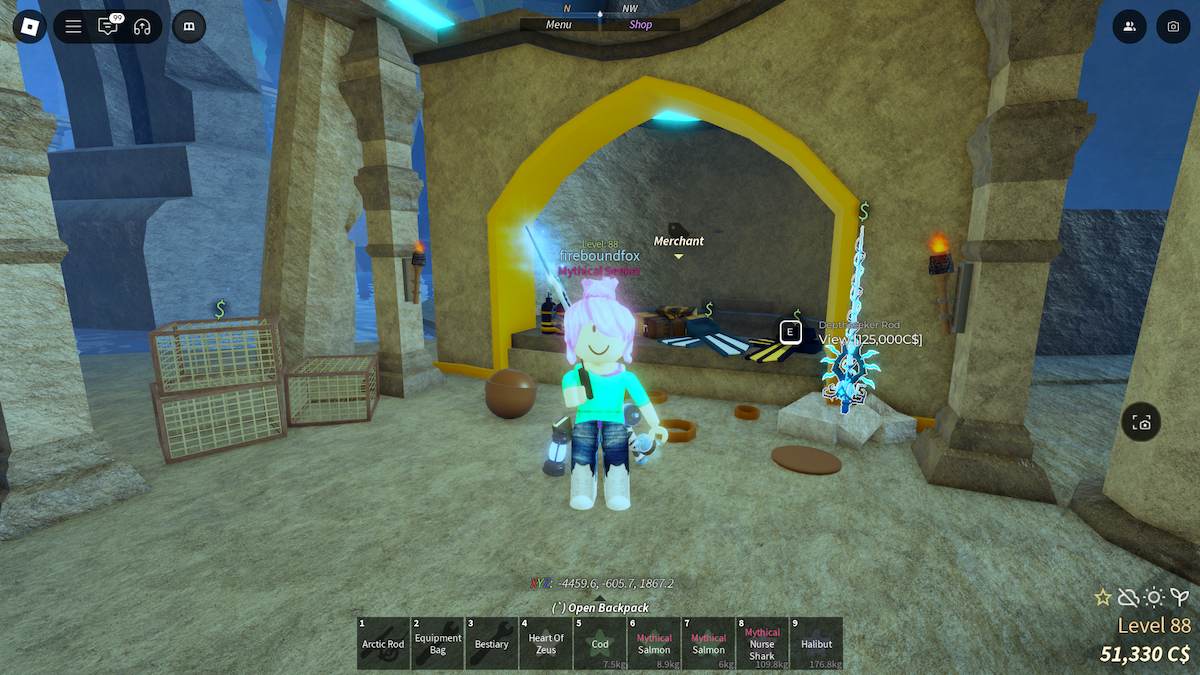Select the Arctic Rod hotbar slot
The width and height of the screenshot is (1200, 675).
(383, 643)
